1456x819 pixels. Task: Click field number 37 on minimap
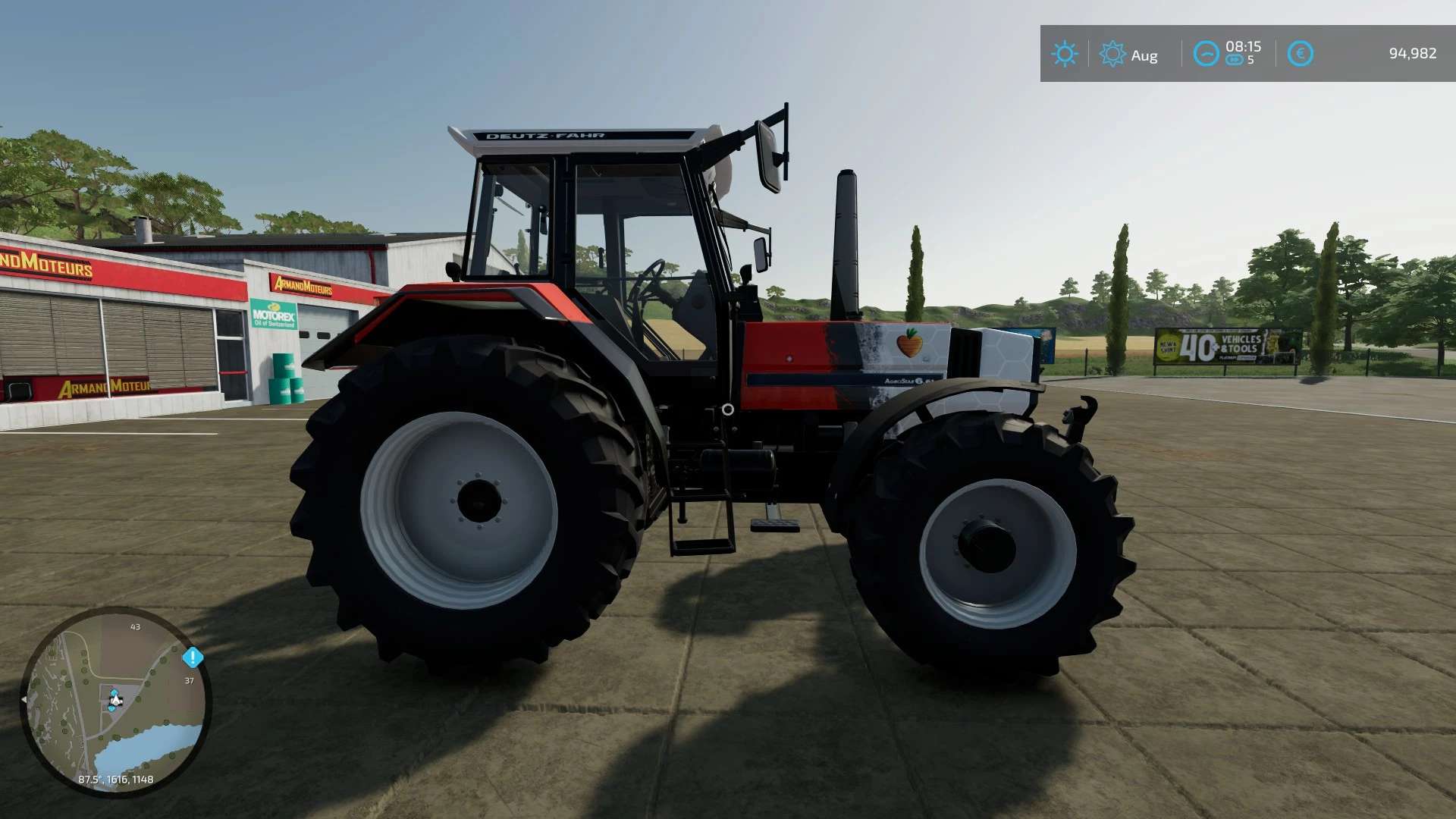[x=190, y=681]
